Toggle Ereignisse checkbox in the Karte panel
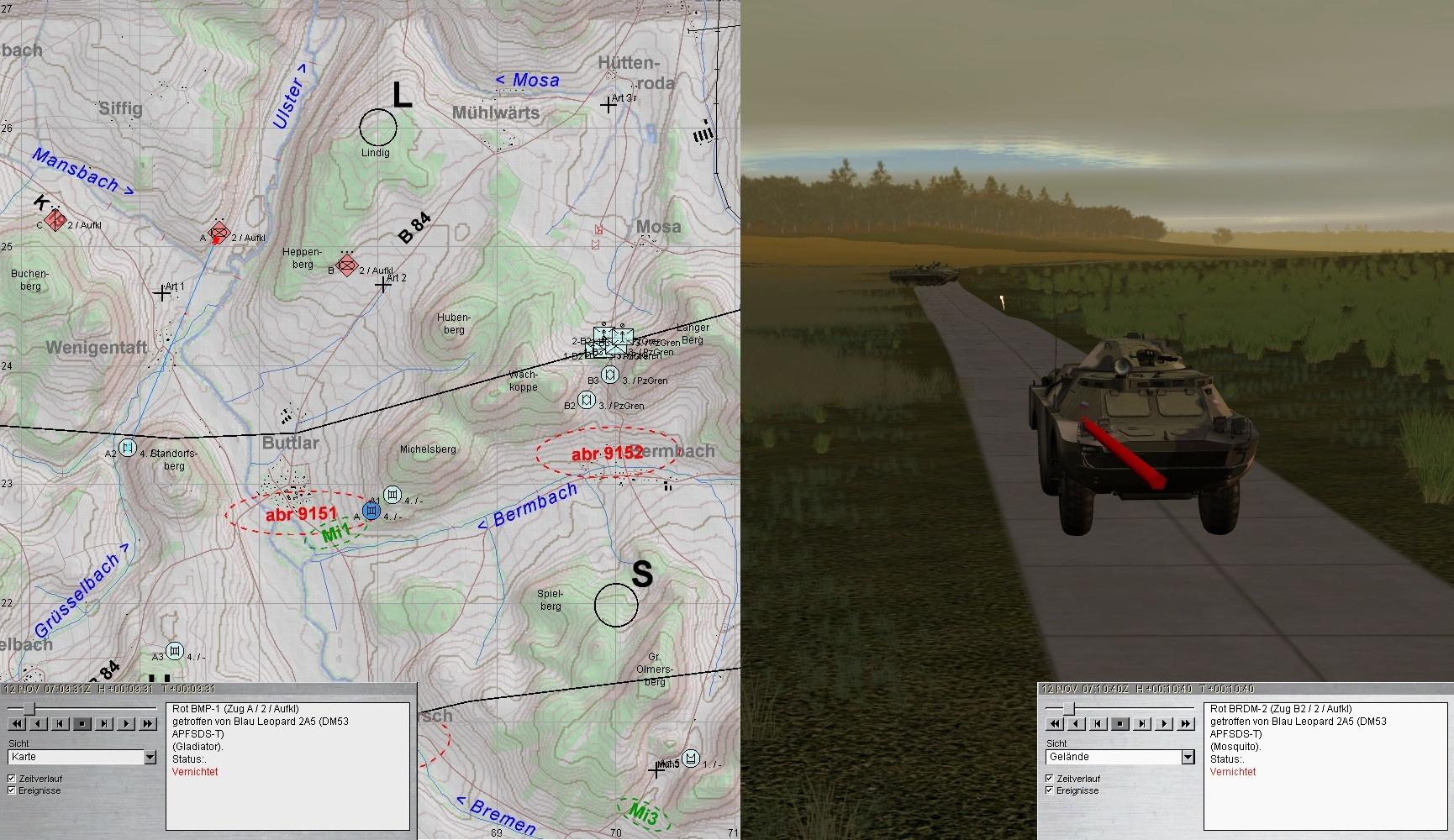 pos(12,790)
